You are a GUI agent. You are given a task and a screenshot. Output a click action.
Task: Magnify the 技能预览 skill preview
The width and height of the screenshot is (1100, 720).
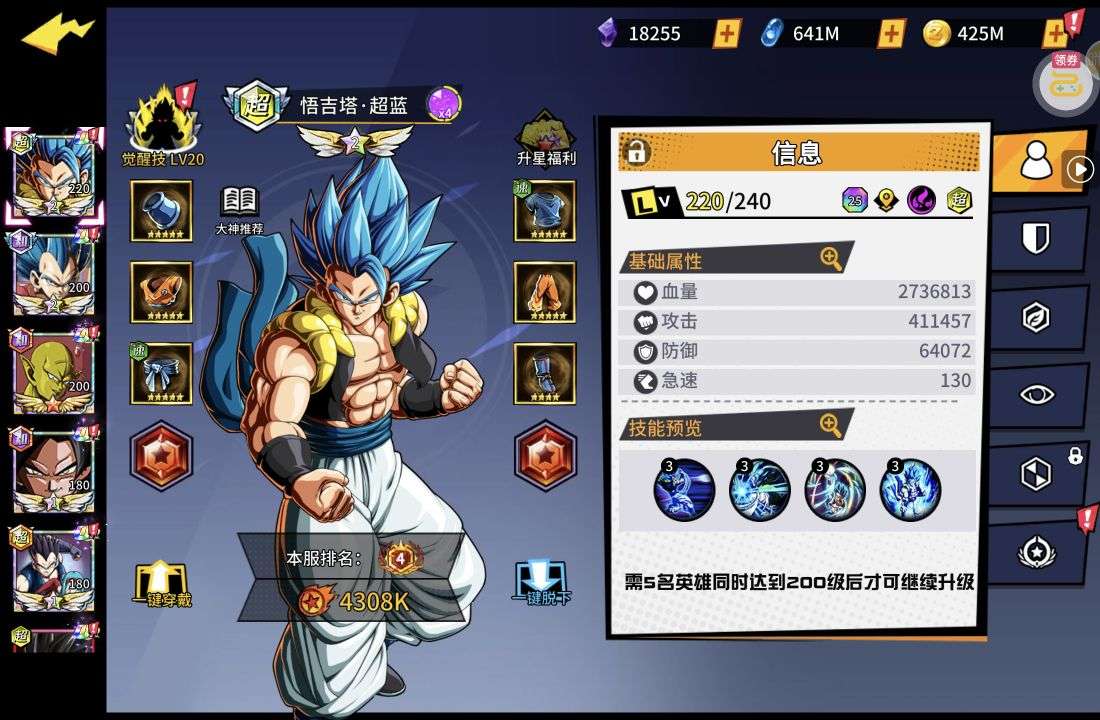point(831,426)
